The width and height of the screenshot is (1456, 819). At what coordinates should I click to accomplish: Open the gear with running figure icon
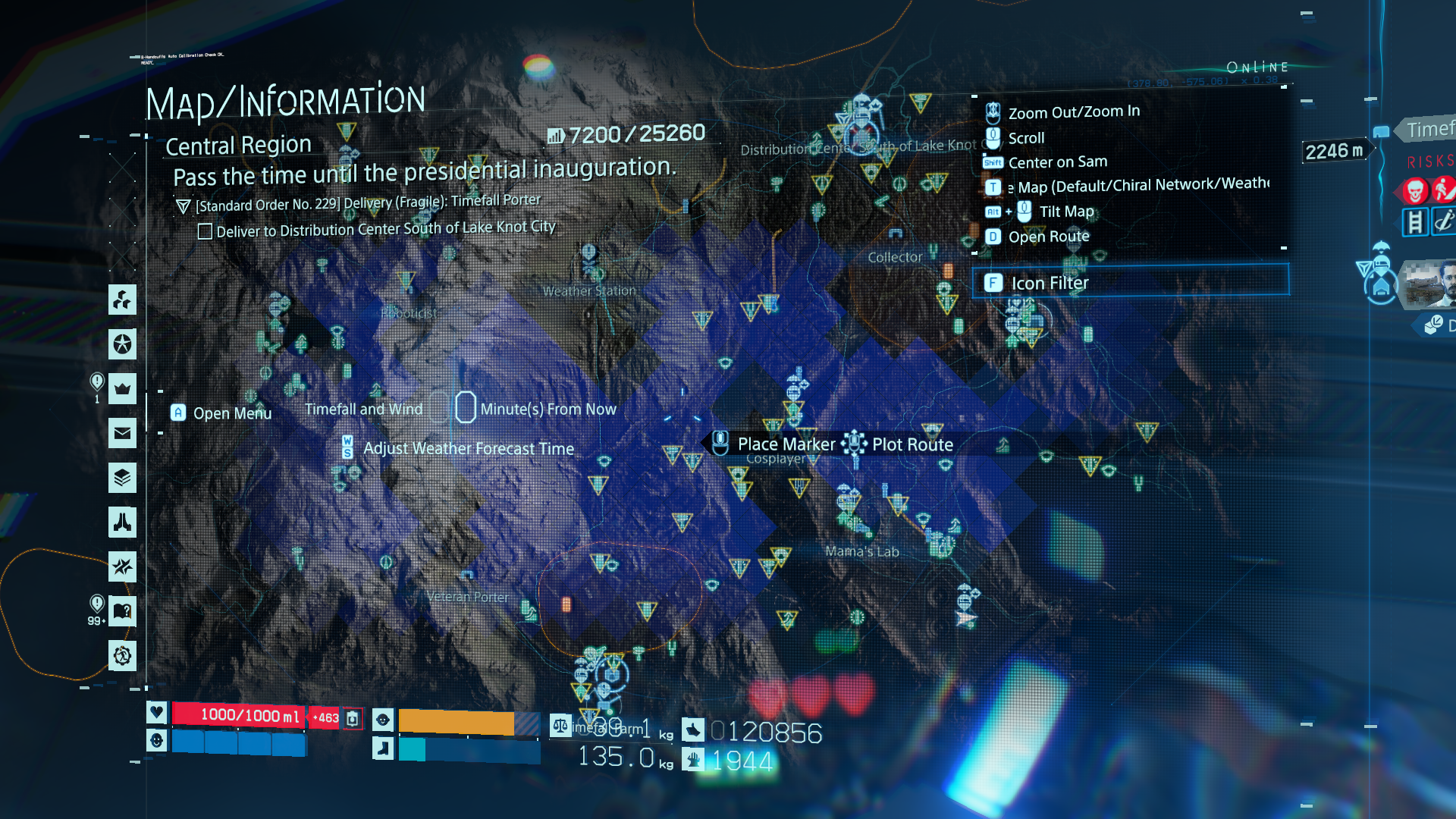[122, 655]
